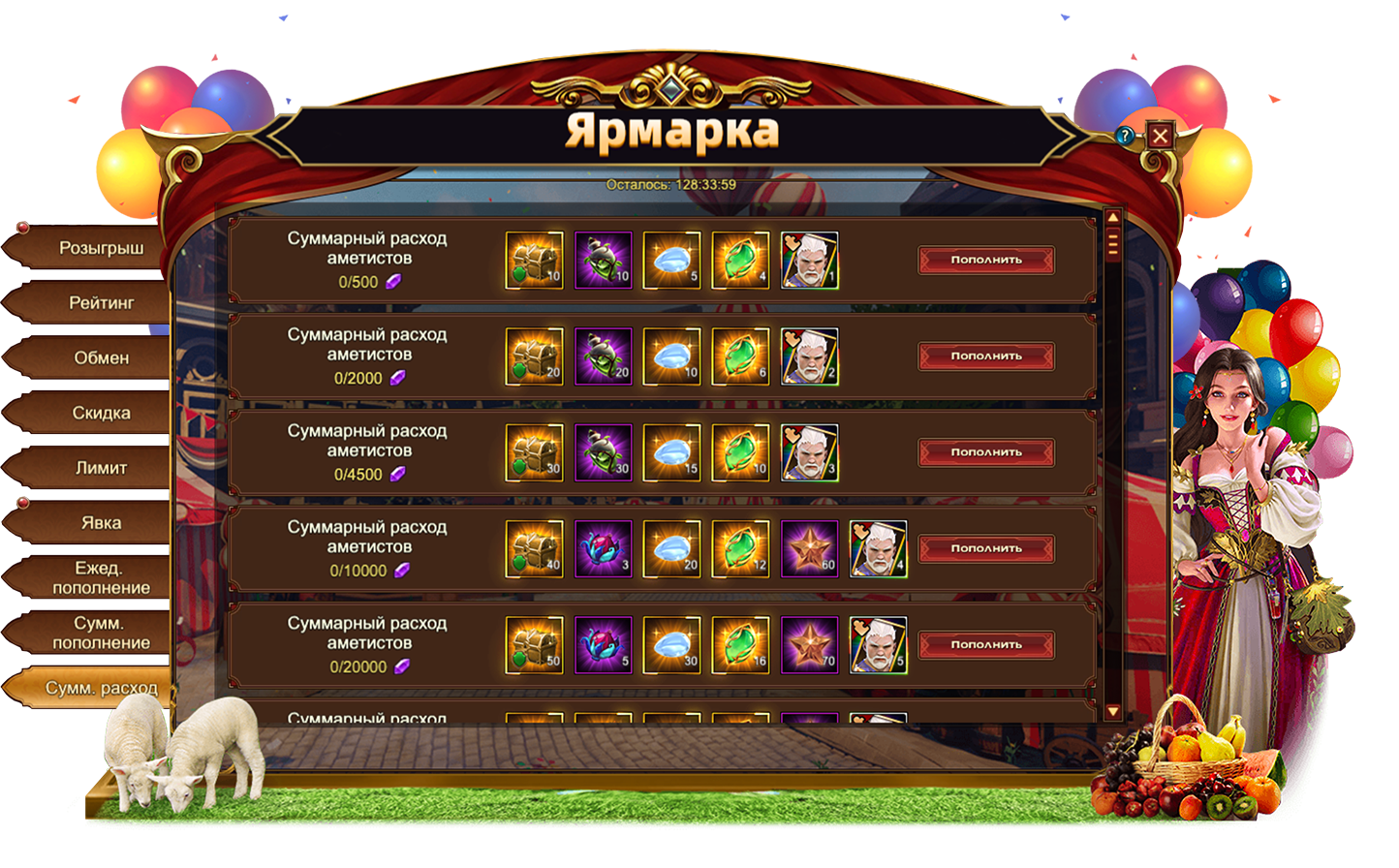Choose the Ежед. пополнение tab
Image resolution: width=1399 pixels, height=868 pixels.
100,578
